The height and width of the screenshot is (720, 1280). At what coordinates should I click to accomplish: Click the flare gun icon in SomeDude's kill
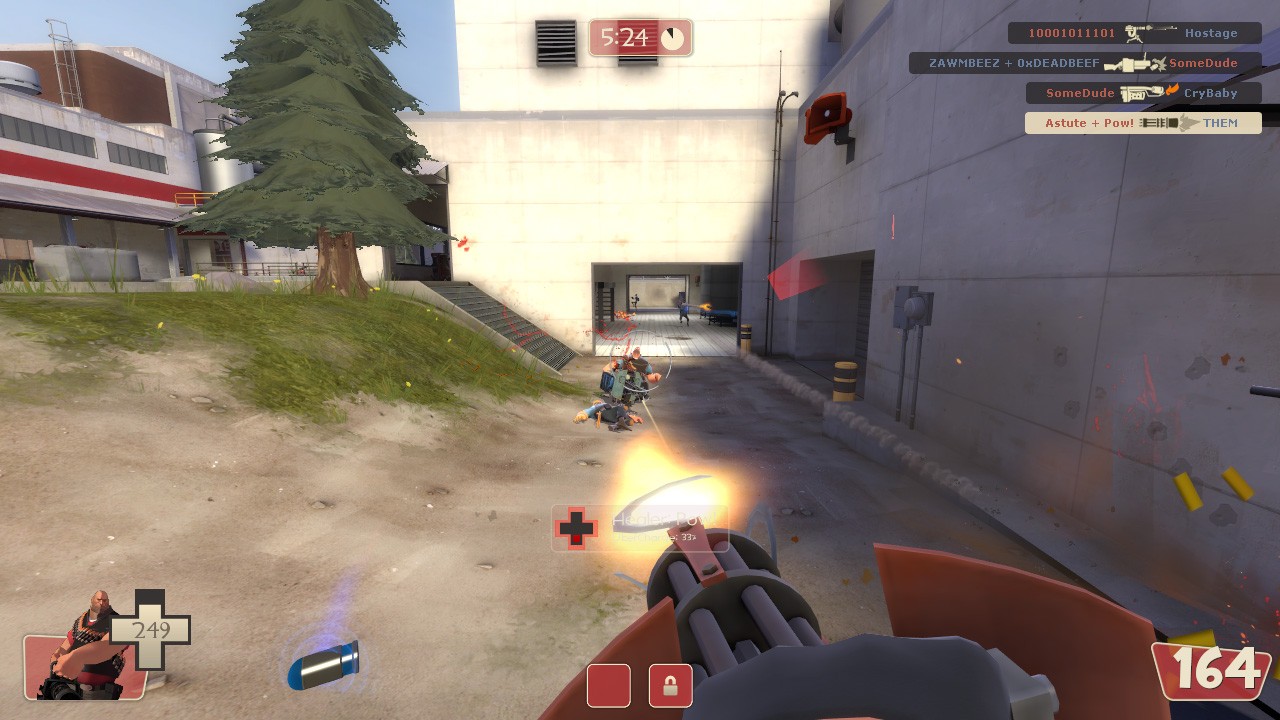[1140, 93]
